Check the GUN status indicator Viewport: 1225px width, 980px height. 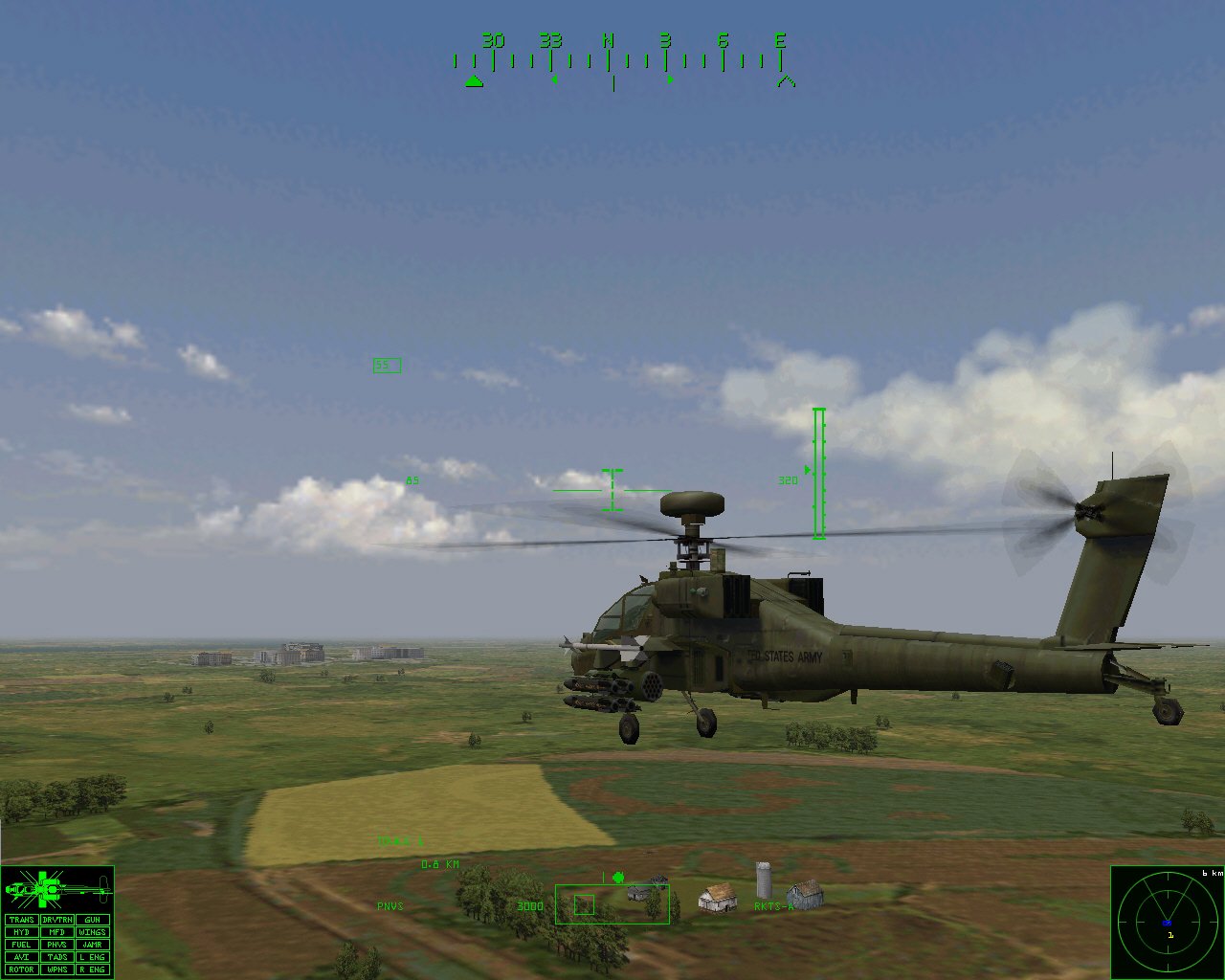[92, 920]
